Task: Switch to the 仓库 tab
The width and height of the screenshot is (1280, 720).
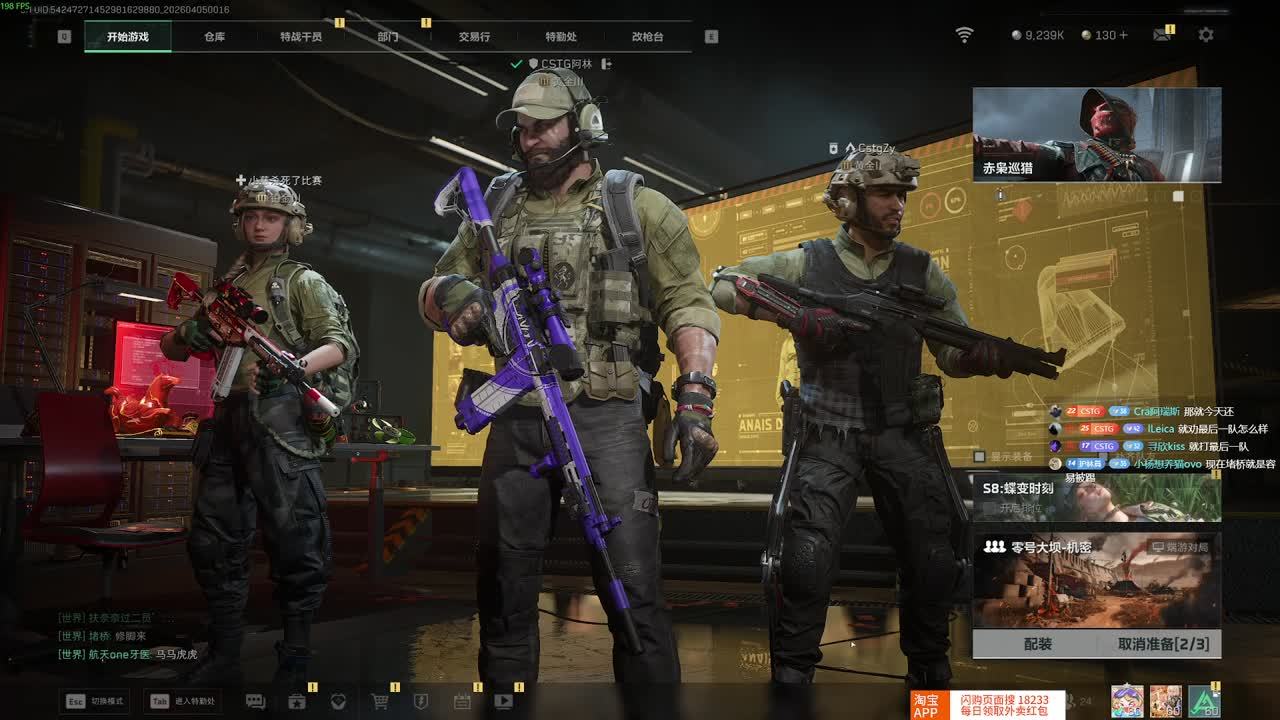Action: [x=214, y=37]
